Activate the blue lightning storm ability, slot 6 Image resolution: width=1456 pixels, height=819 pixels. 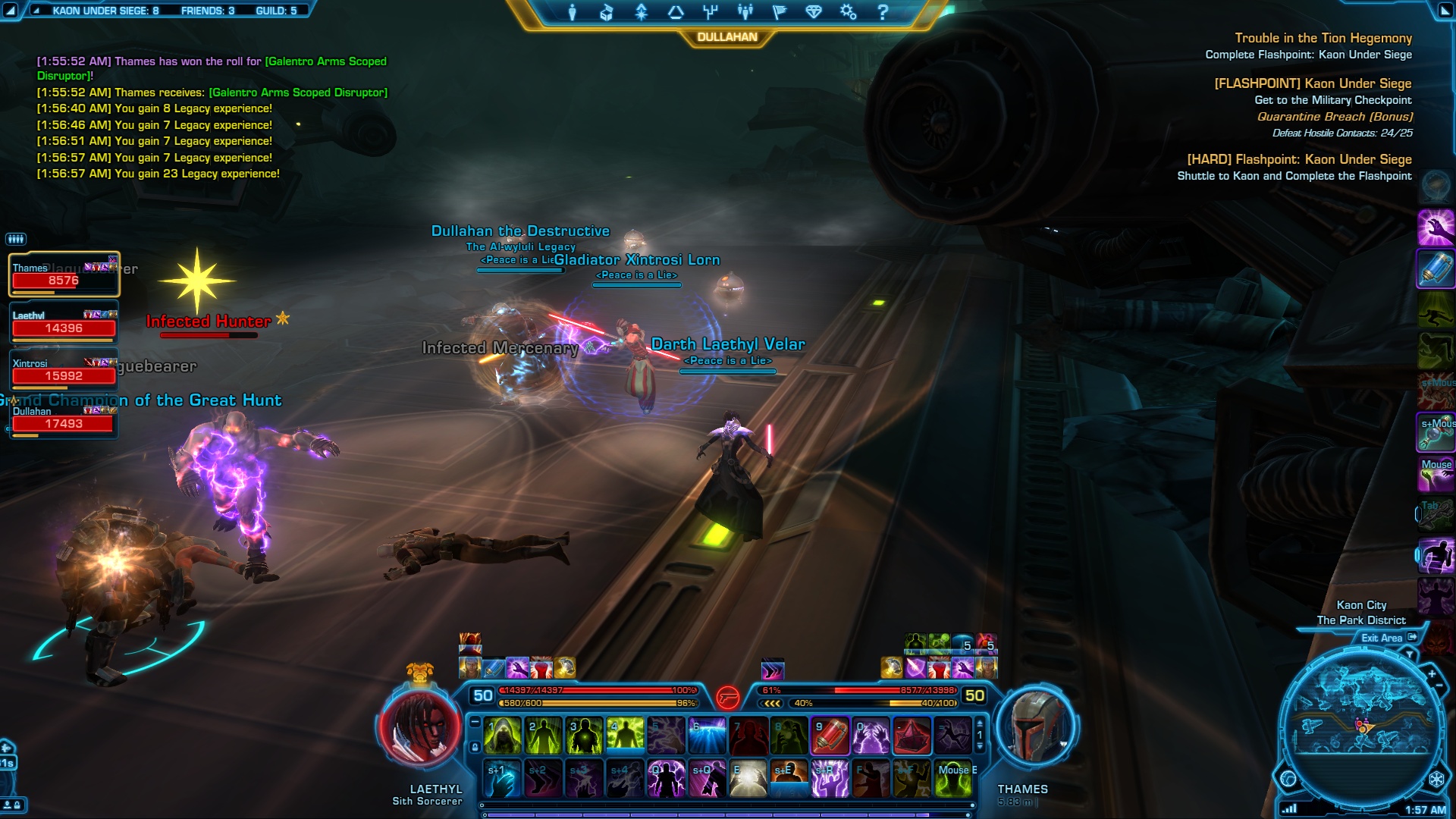707,736
